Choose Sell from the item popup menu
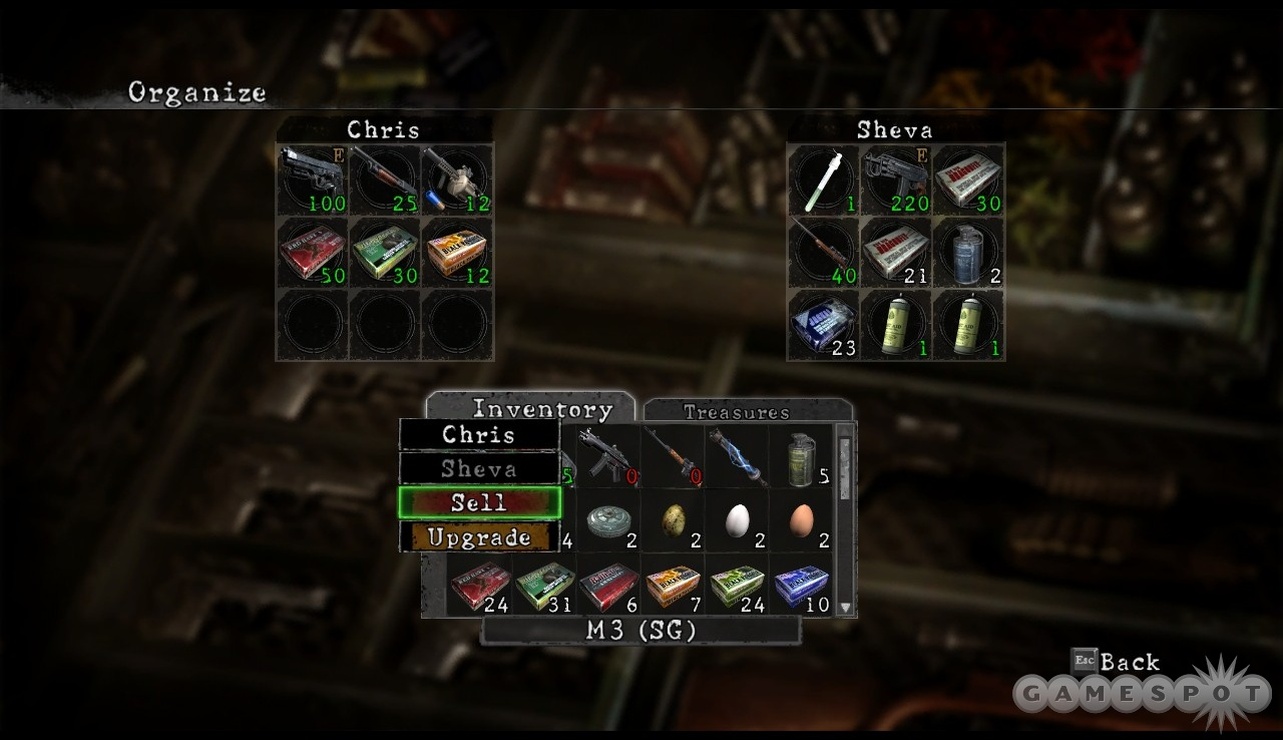The height and width of the screenshot is (740, 1283). click(x=479, y=502)
